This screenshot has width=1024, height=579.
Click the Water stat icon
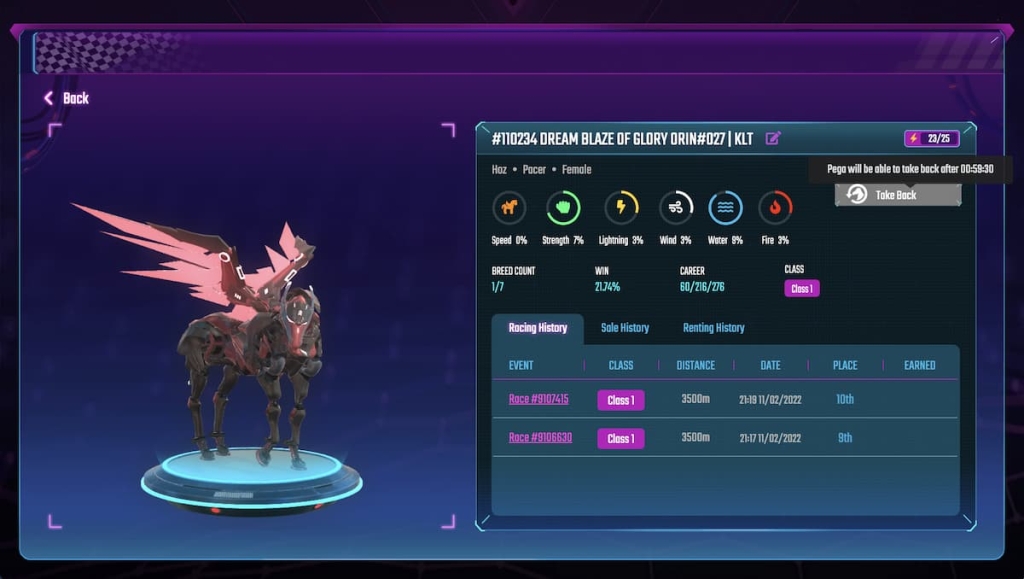726,208
